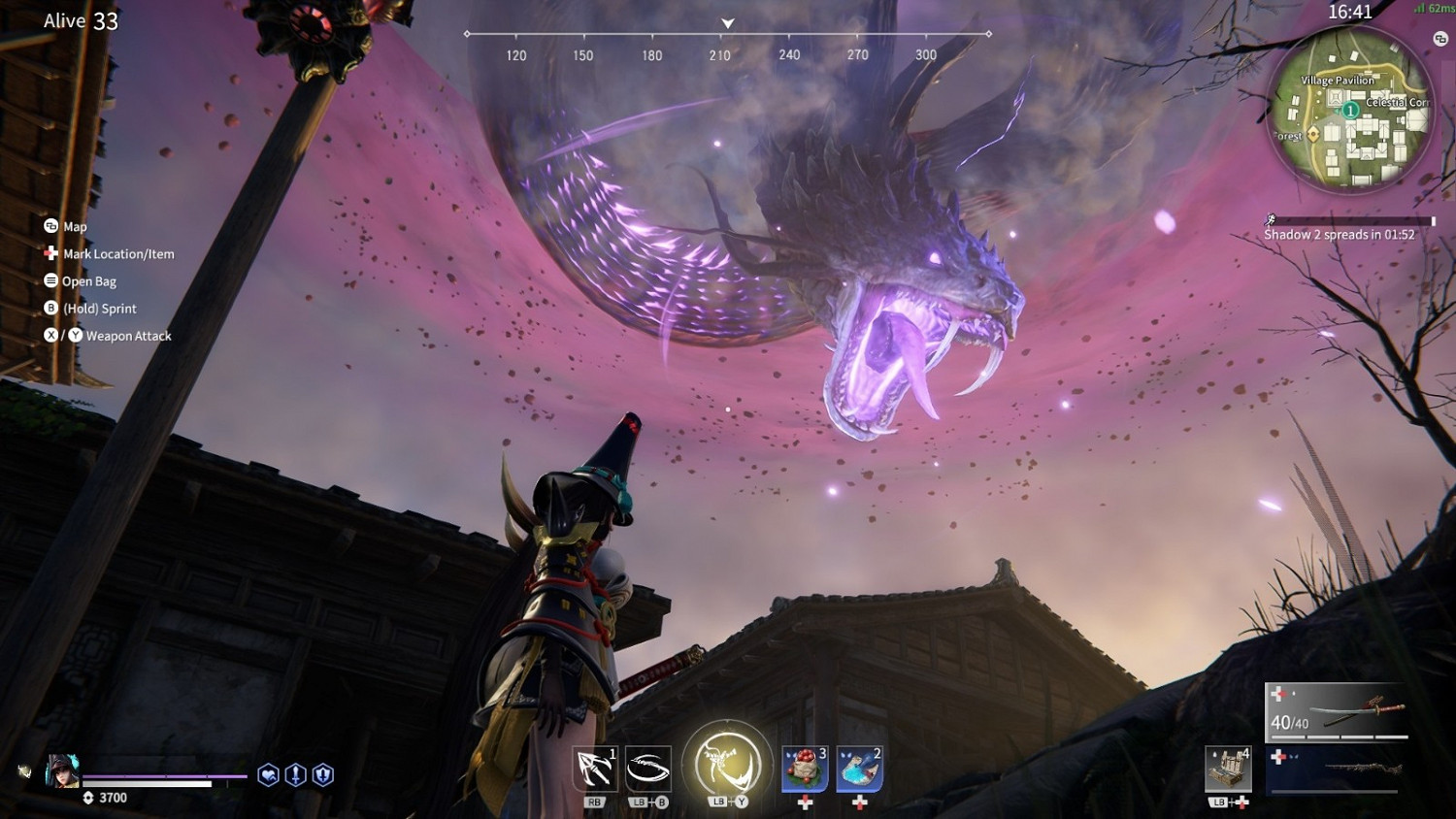Image resolution: width=1456 pixels, height=819 pixels.
Task: Equip the katana weapon slot
Action: tap(1339, 713)
